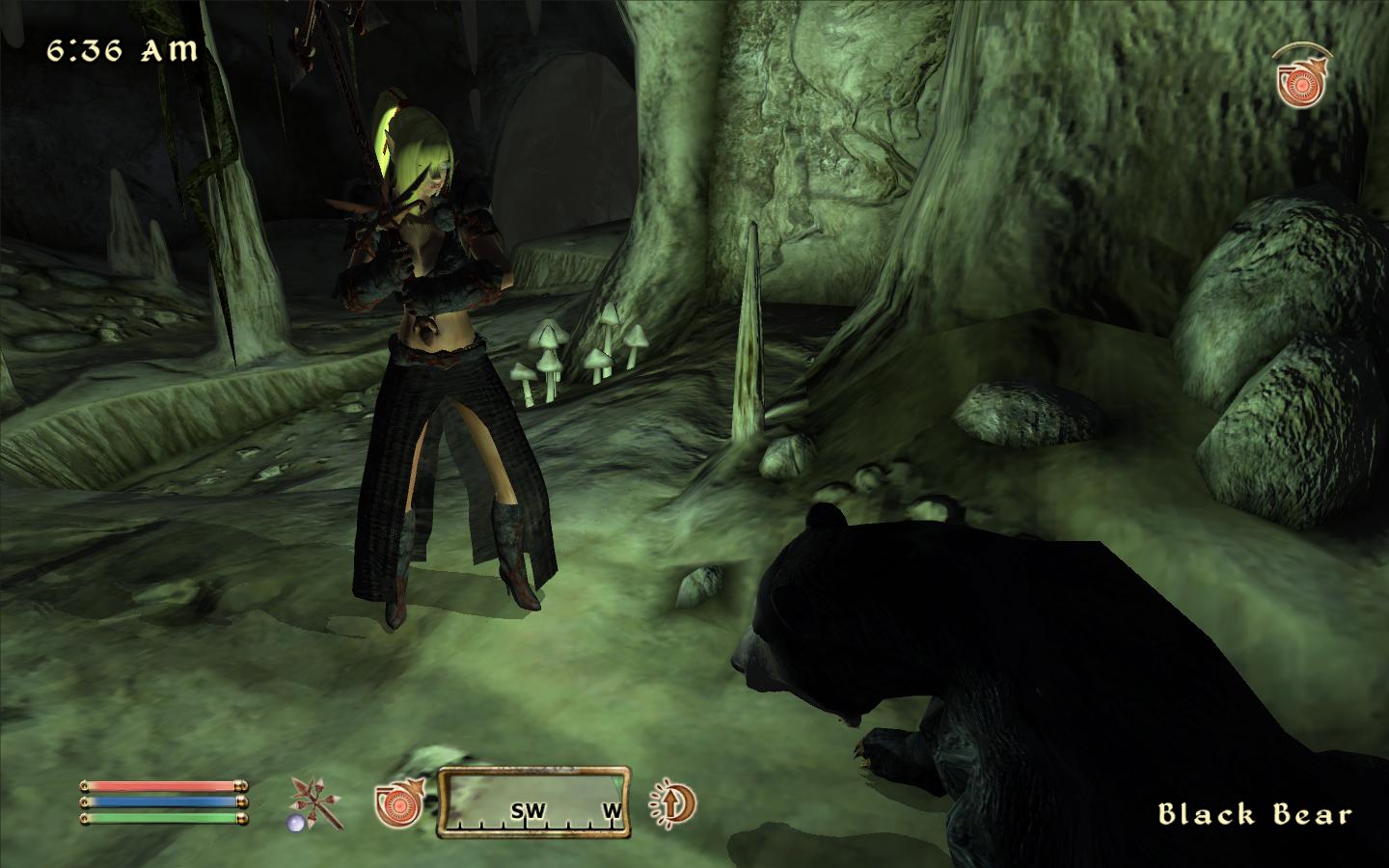The width and height of the screenshot is (1389, 868).
Task: Click the equipped spell icon beside the compass
Action: (398, 802)
